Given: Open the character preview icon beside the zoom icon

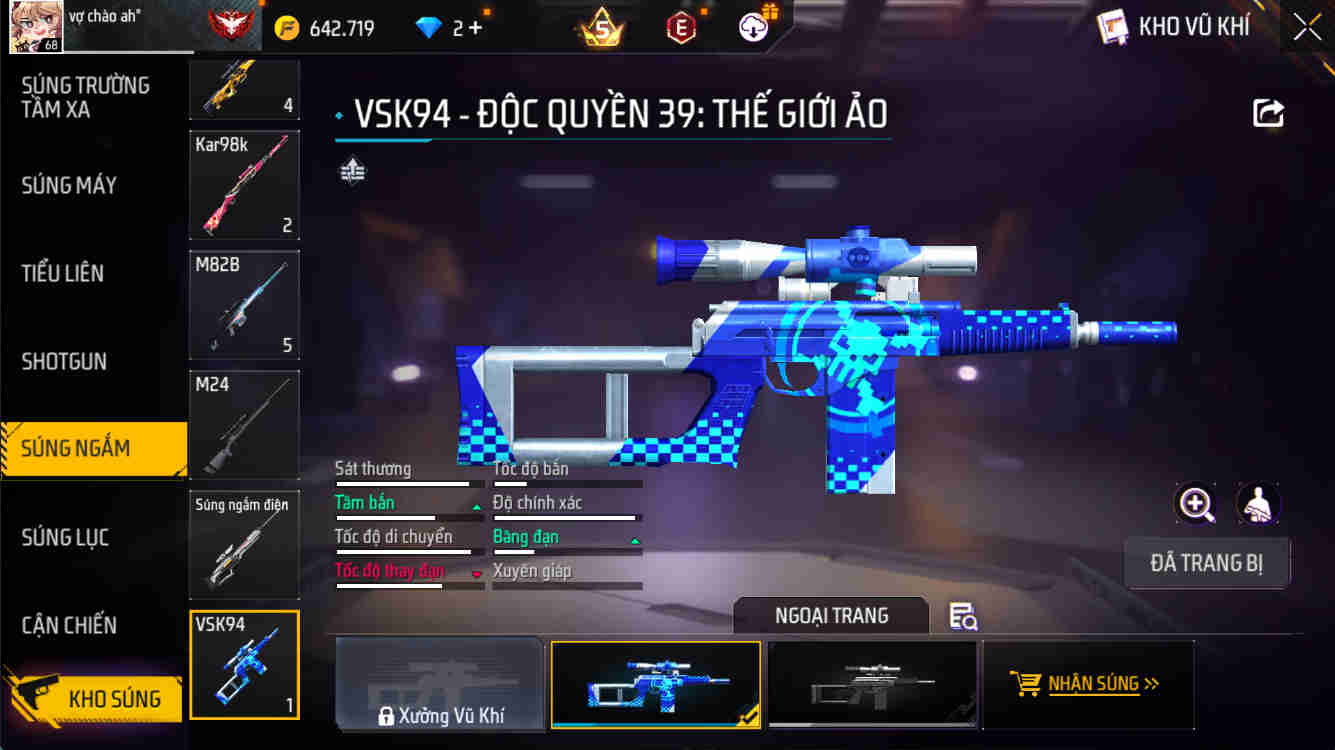Looking at the screenshot, I should pos(1259,504).
